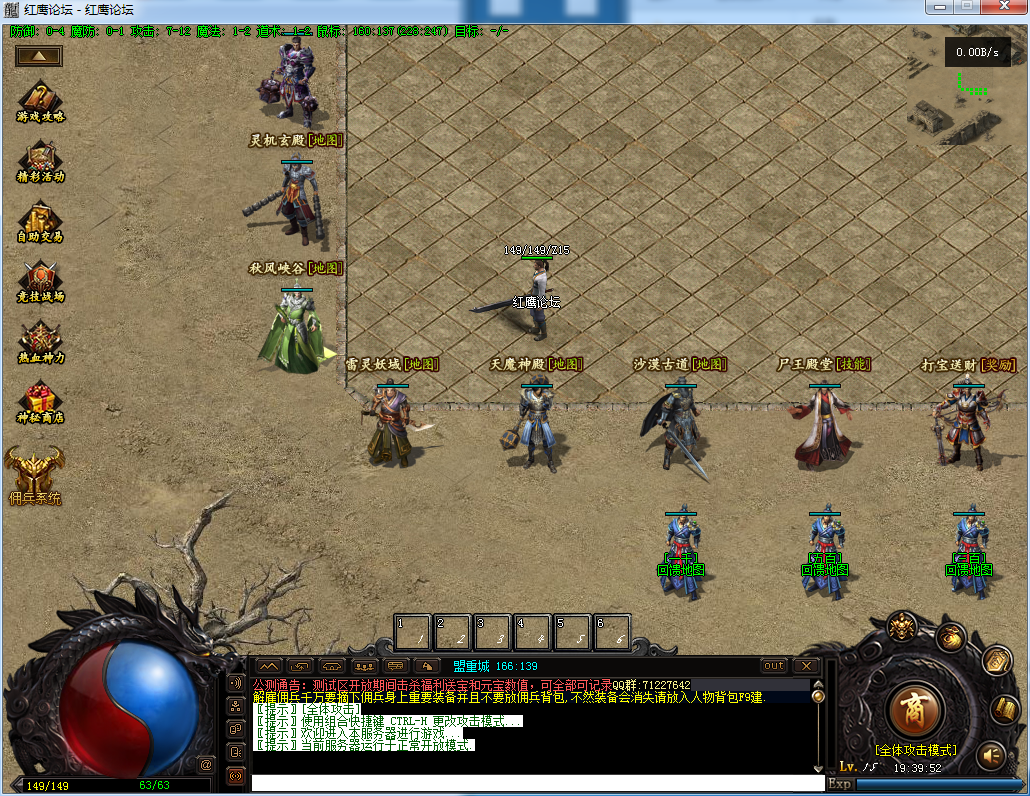This screenshot has width=1030, height=796.
Task: Close the chat panel with the X button
Action: [x=806, y=666]
